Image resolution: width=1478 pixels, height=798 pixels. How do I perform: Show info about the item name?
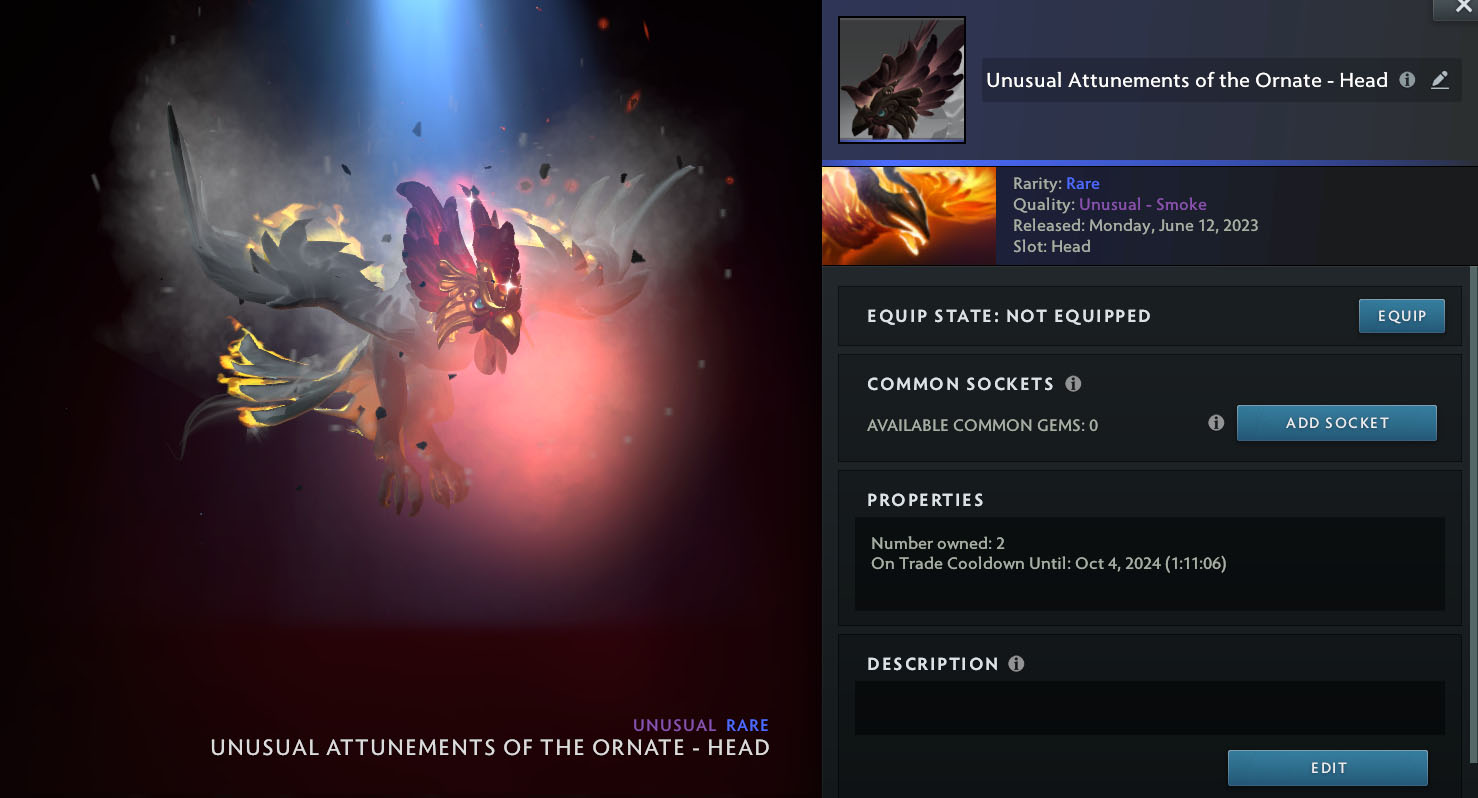[x=1407, y=80]
